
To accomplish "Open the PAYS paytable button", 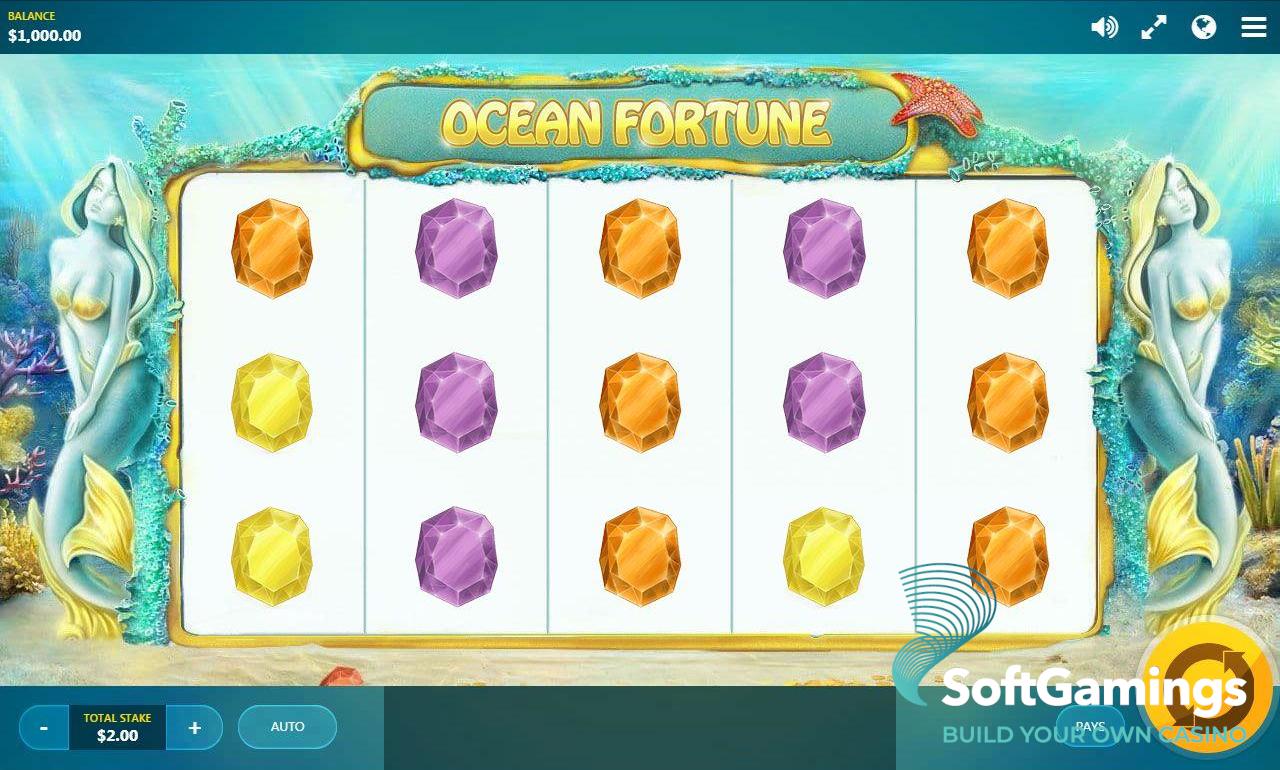I will (x=1090, y=726).
